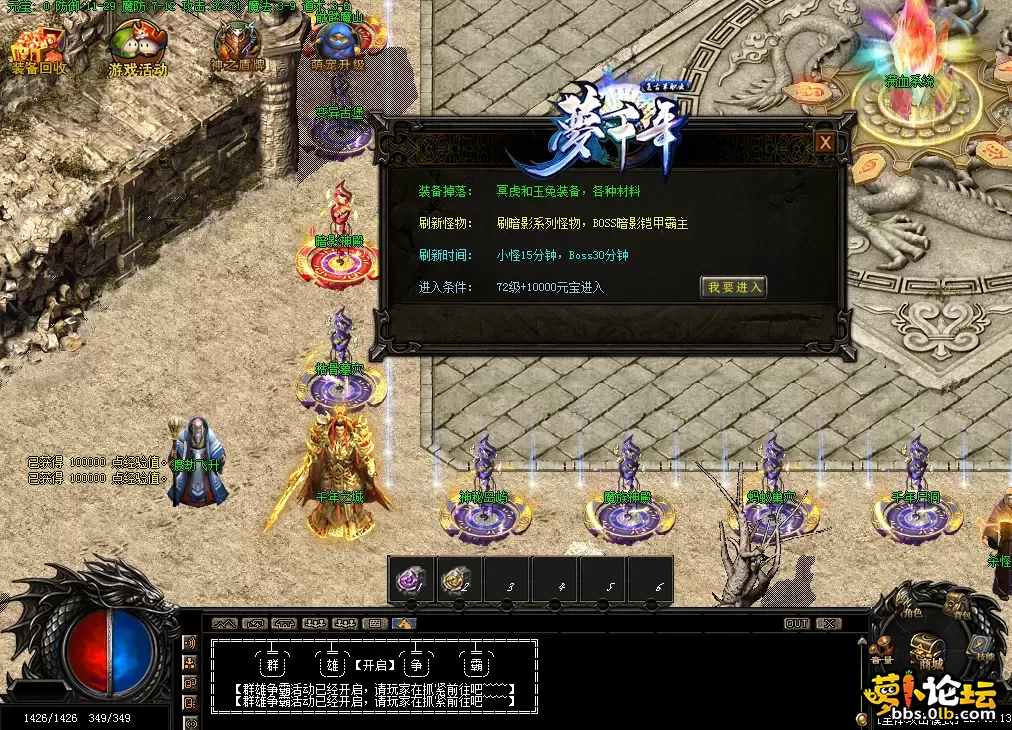This screenshot has width=1012, height=730.
Task: Open the 萌宠升级 pet upgrade icon
Action: click(x=338, y=45)
